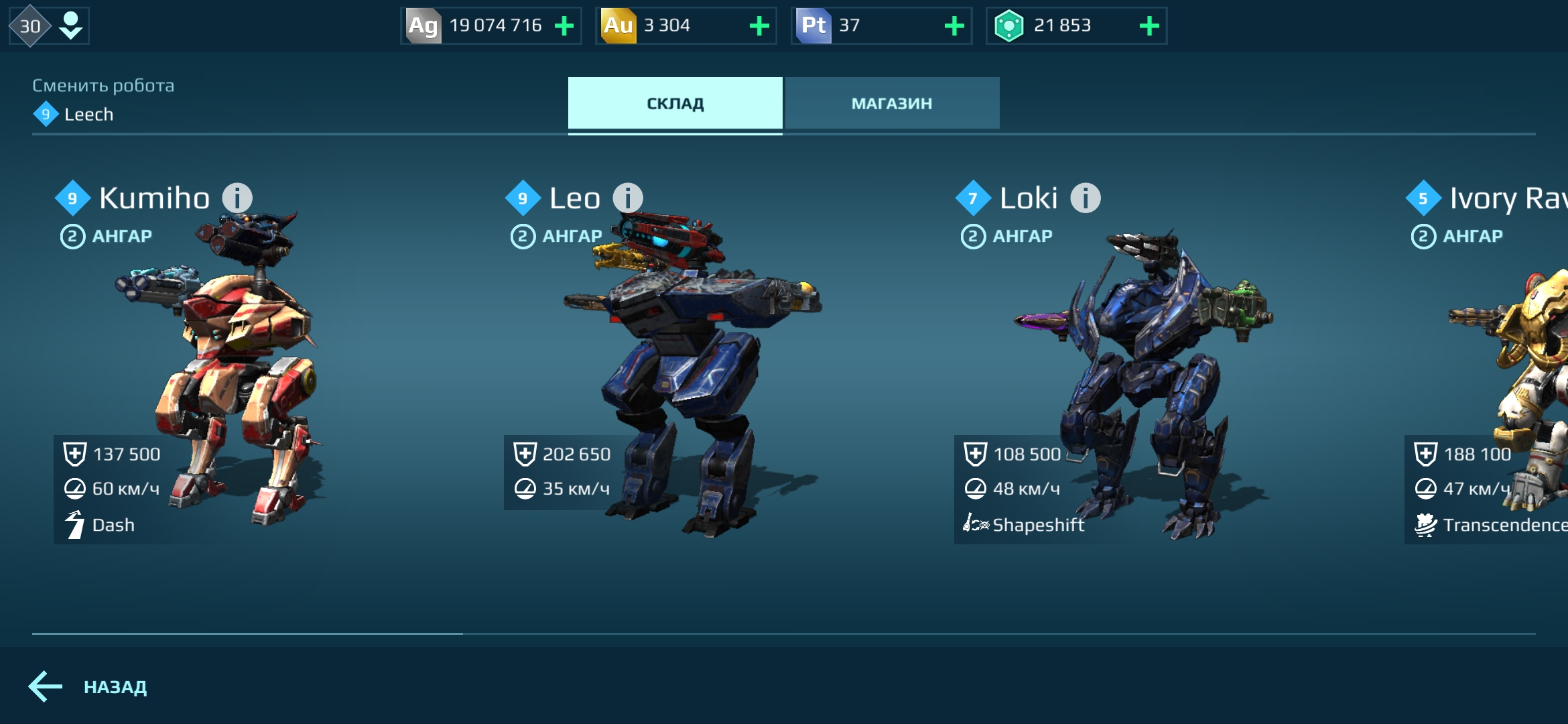
Task: Add more green component currency
Action: (x=1149, y=26)
